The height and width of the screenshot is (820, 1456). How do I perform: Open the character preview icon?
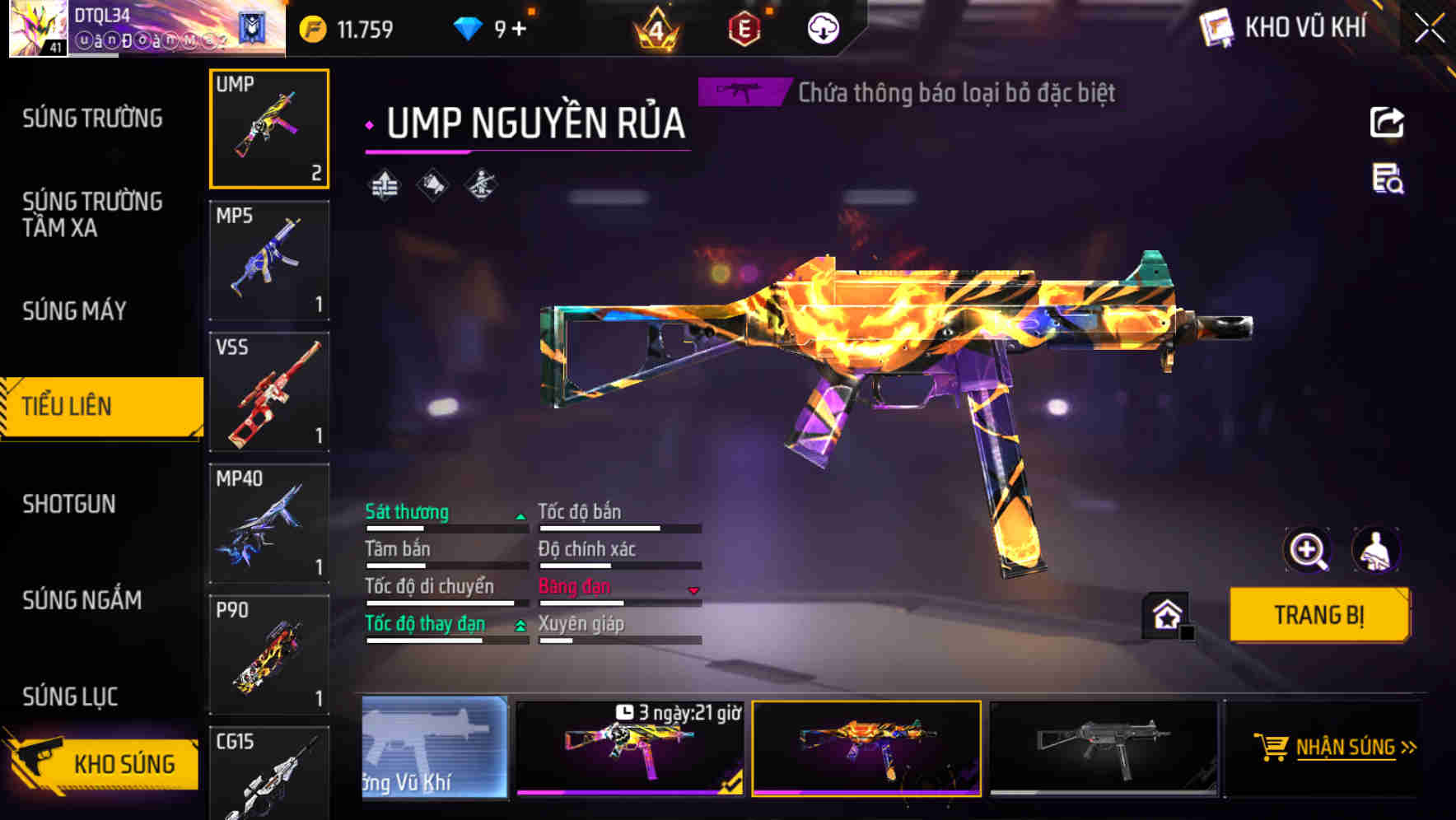(1375, 550)
